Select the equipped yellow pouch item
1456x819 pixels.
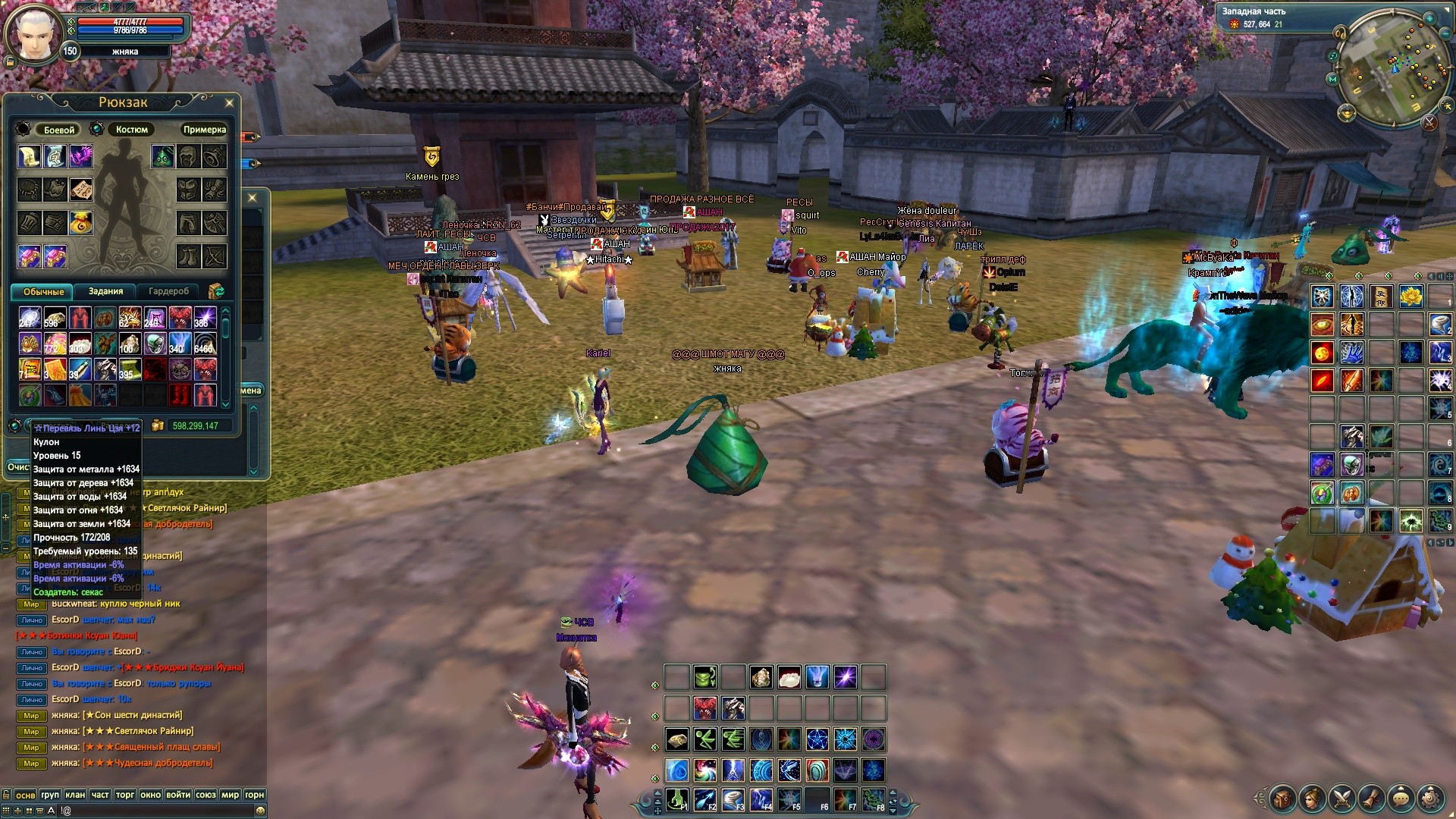tap(80, 223)
